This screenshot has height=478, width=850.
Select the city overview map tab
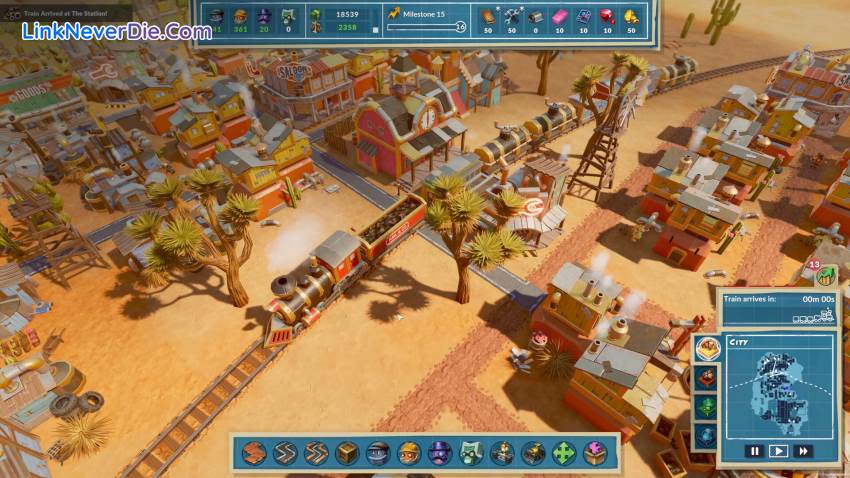coord(708,349)
